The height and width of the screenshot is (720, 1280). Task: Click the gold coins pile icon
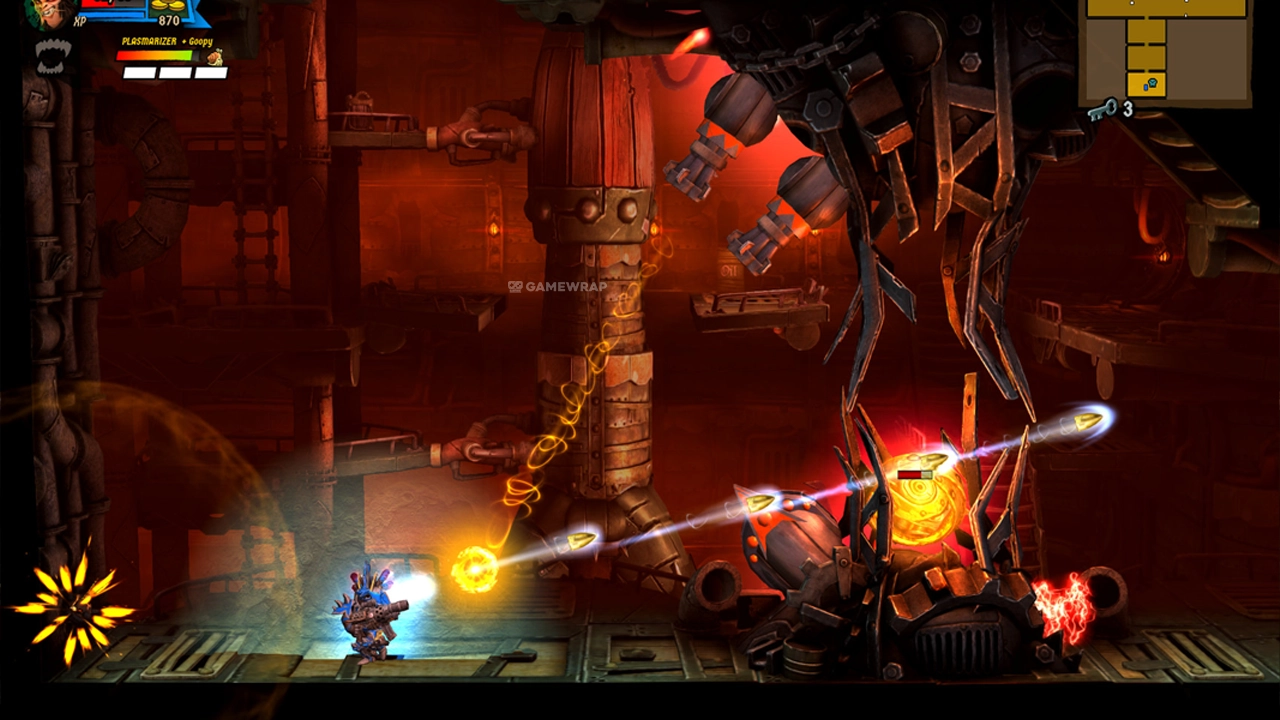point(168,5)
